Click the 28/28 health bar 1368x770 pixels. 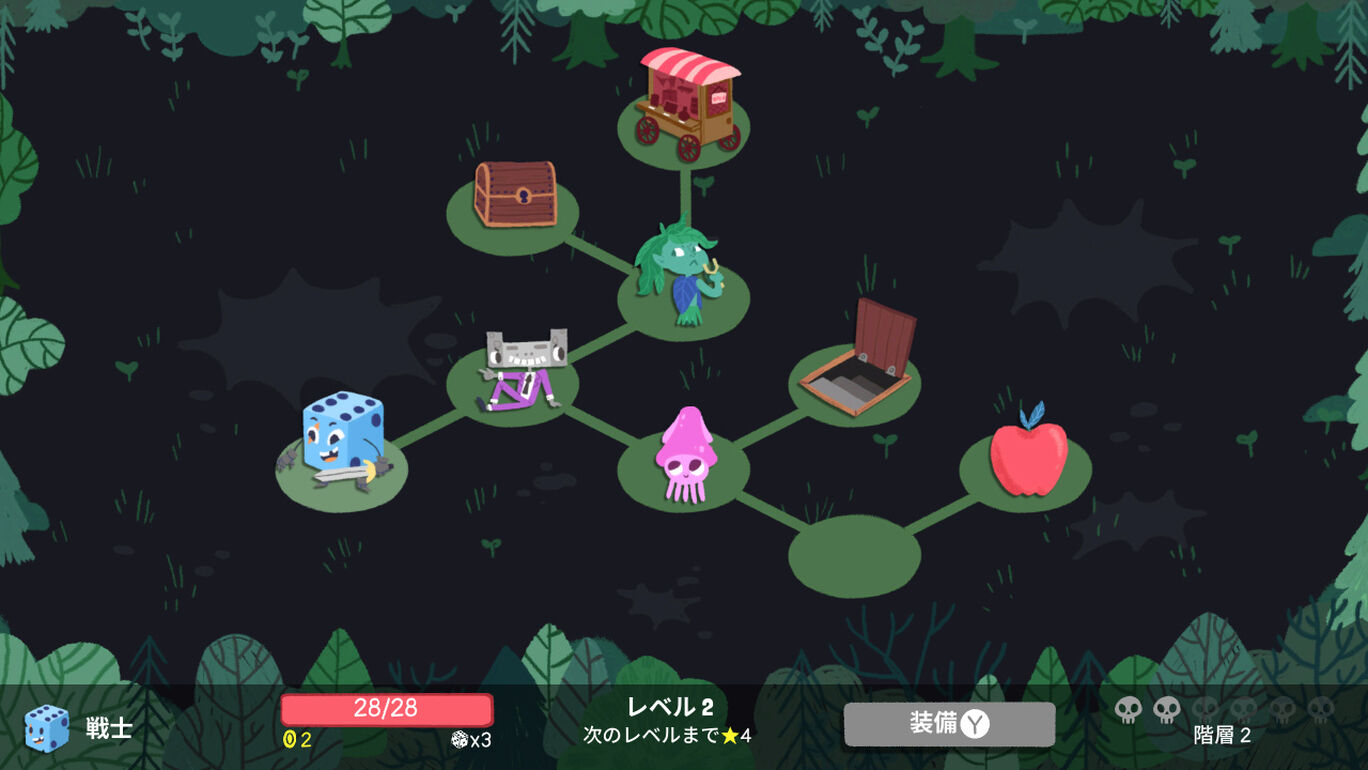click(385, 710)
